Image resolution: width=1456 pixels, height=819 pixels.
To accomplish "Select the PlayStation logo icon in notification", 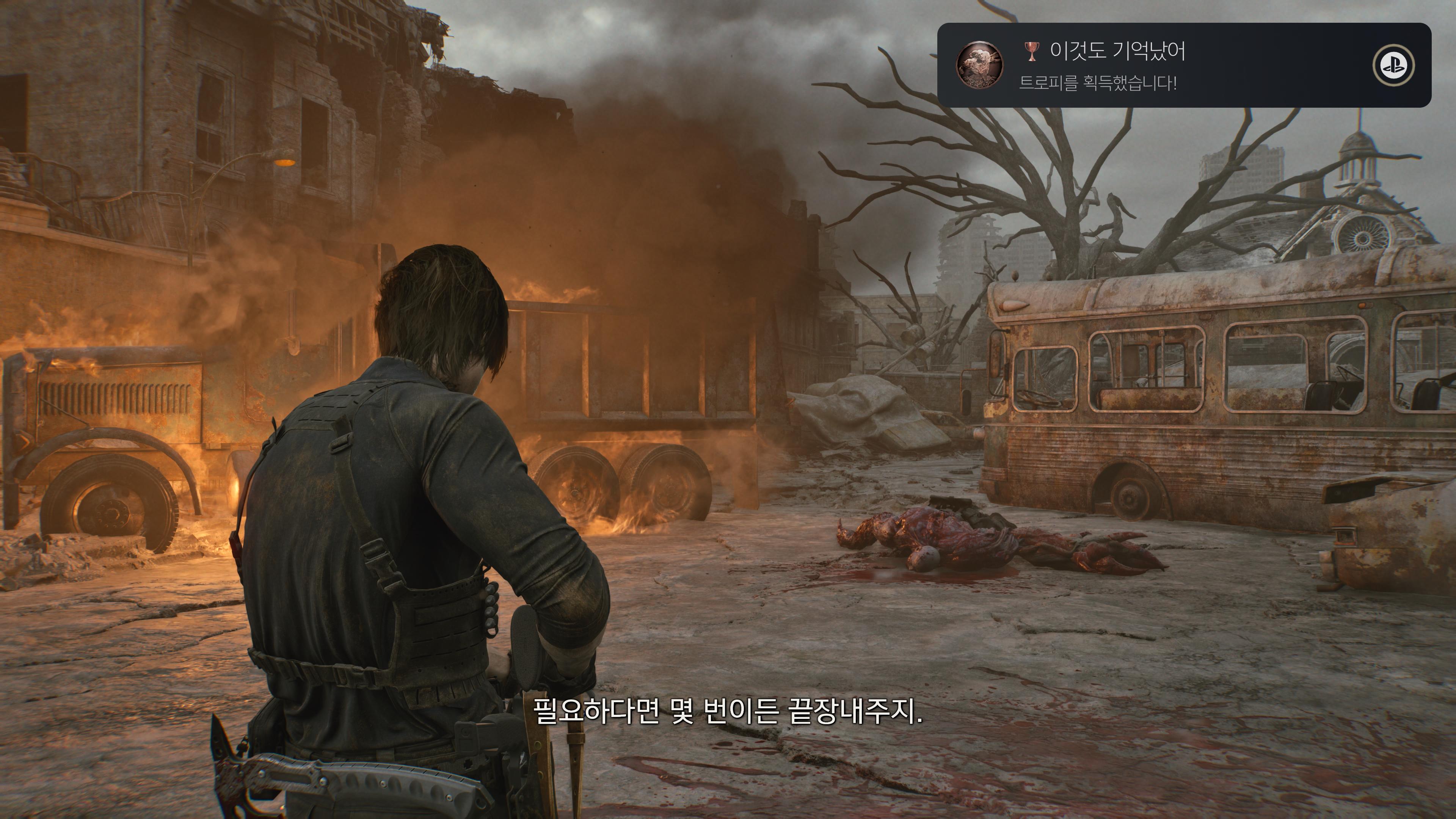I will pos(1393,66).
